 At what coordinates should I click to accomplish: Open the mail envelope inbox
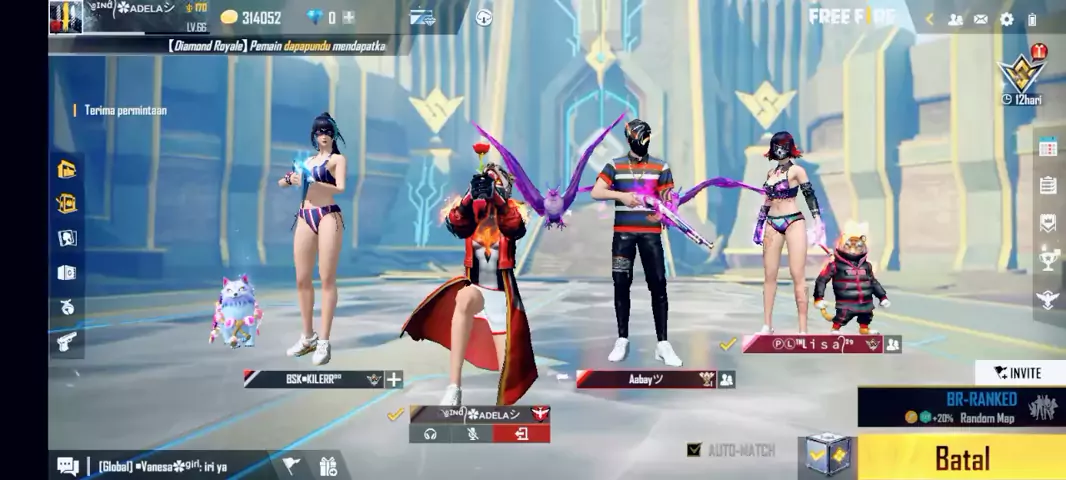981,19
